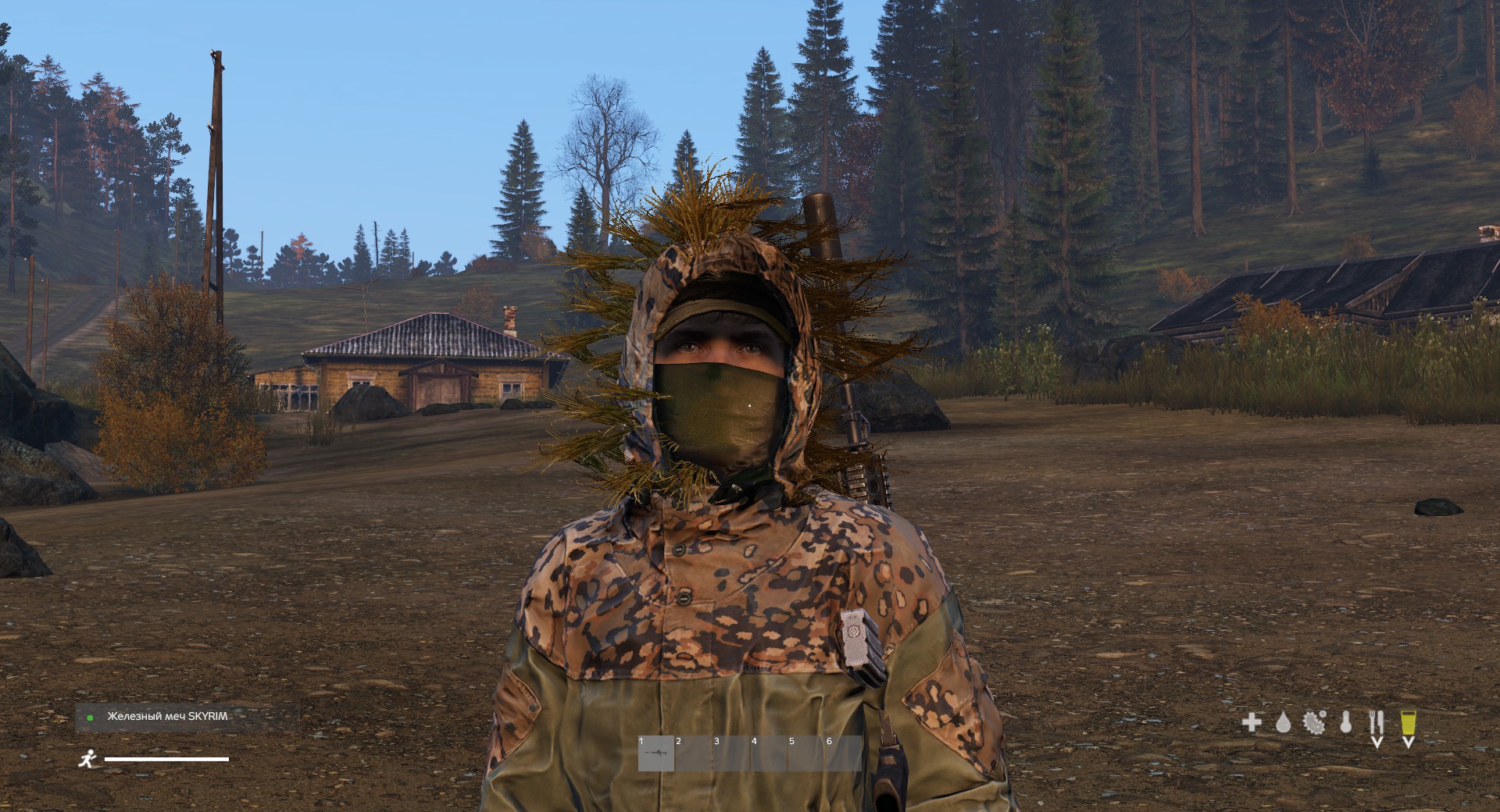Screen dimensions: 1500x812
Task: Click the center aiming crosshair dot
Action: click(x=750, y=406)
